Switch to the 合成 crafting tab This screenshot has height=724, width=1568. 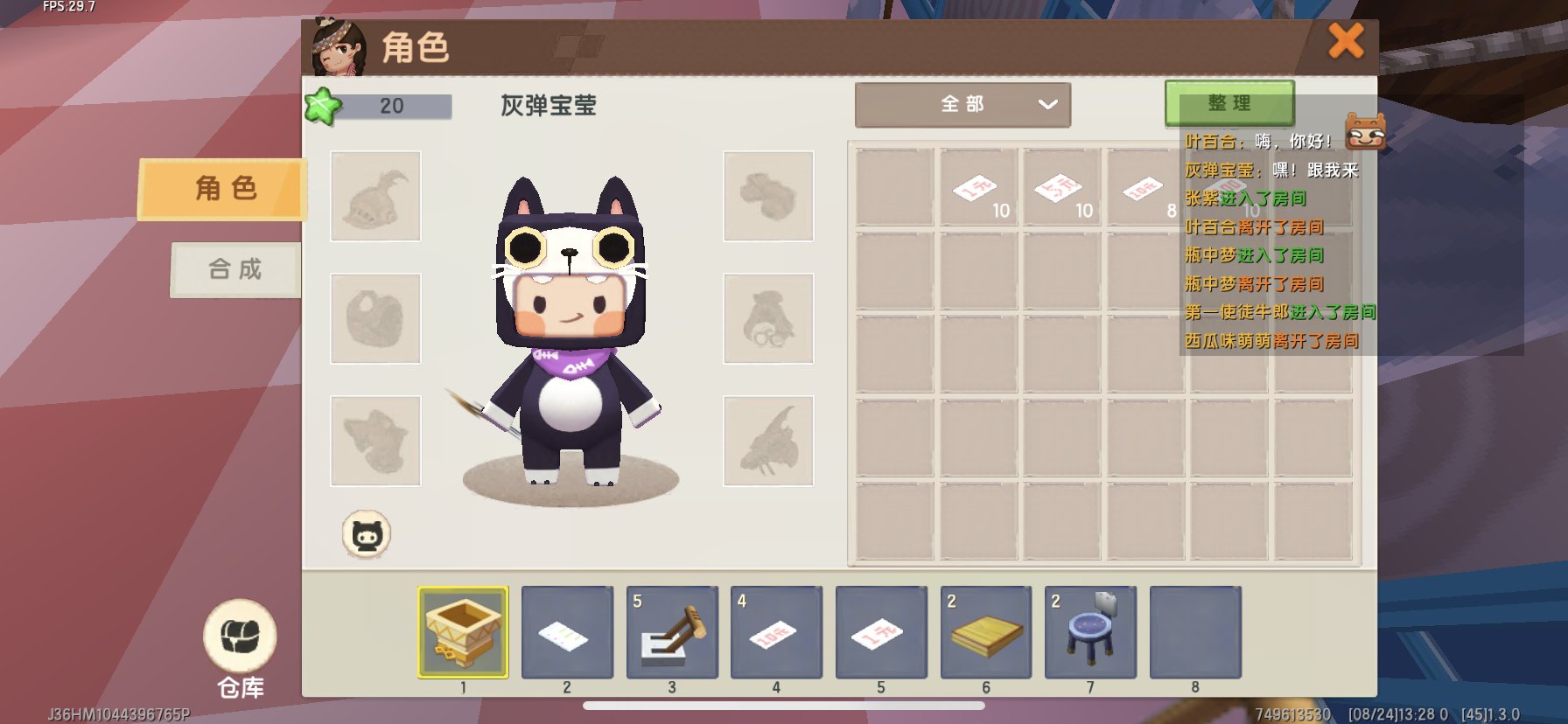pos(235,269)
